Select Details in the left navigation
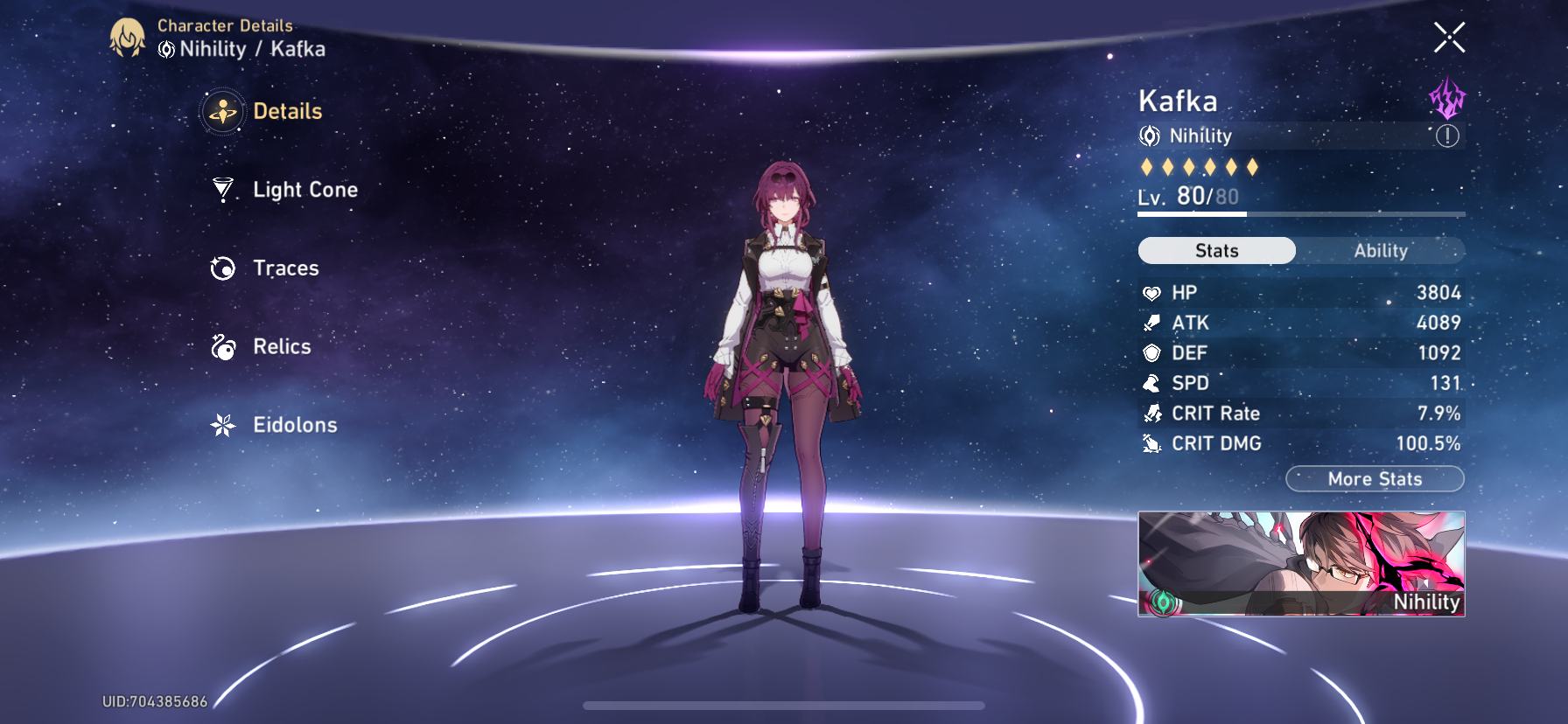 [289, 111]
